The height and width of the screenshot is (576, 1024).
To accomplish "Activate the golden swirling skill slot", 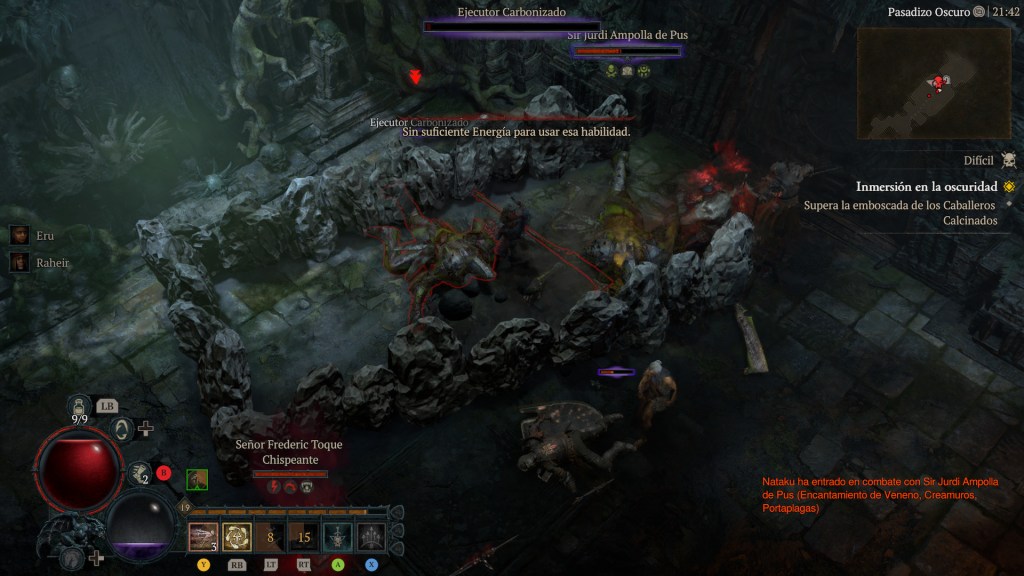I will click(237, 537).
